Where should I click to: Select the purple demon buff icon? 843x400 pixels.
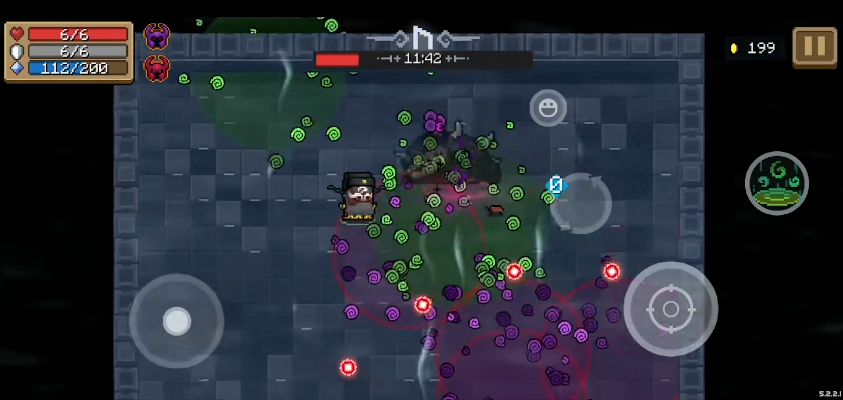pyautogui.click(x=157, y=37)
